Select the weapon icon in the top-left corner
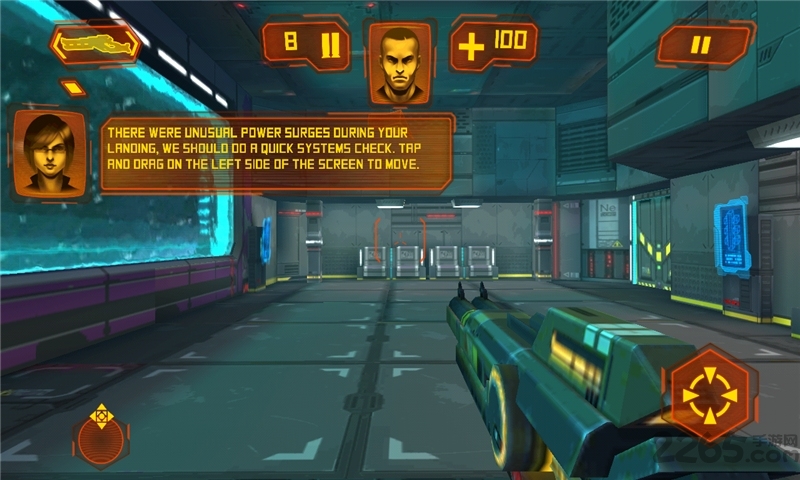This screenshot has height=480, width=800. click(95, 44)
